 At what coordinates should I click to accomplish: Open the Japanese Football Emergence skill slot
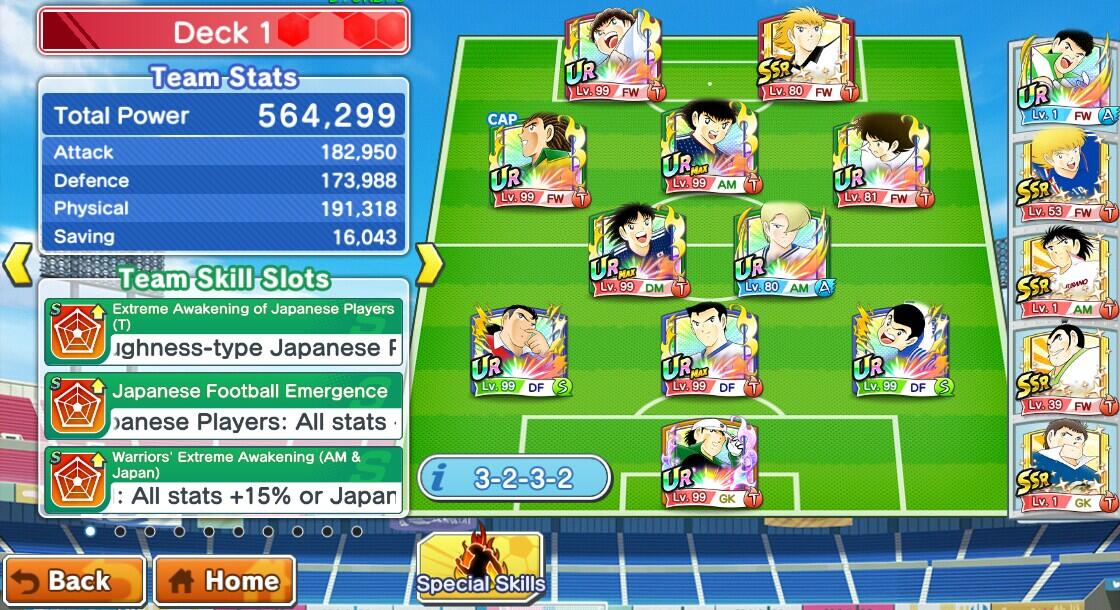click(224, 406)
